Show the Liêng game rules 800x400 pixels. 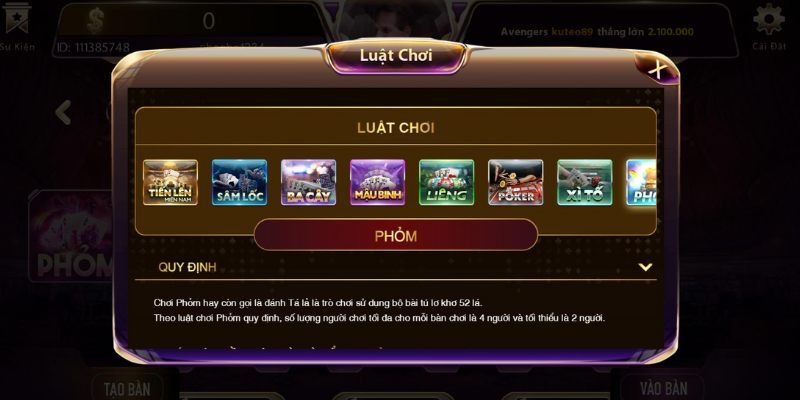446,182
